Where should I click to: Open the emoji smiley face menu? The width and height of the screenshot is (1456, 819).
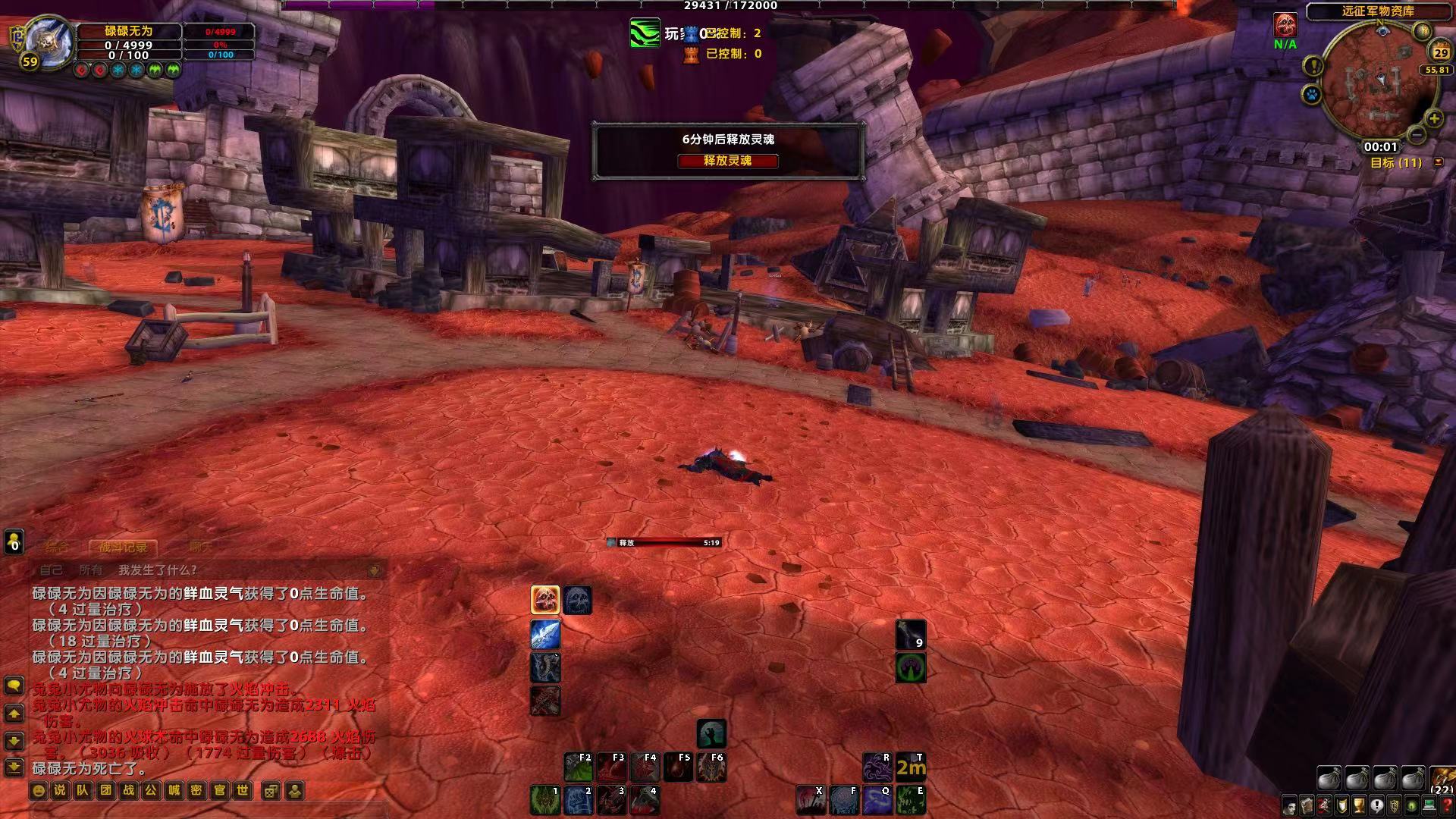38,791
